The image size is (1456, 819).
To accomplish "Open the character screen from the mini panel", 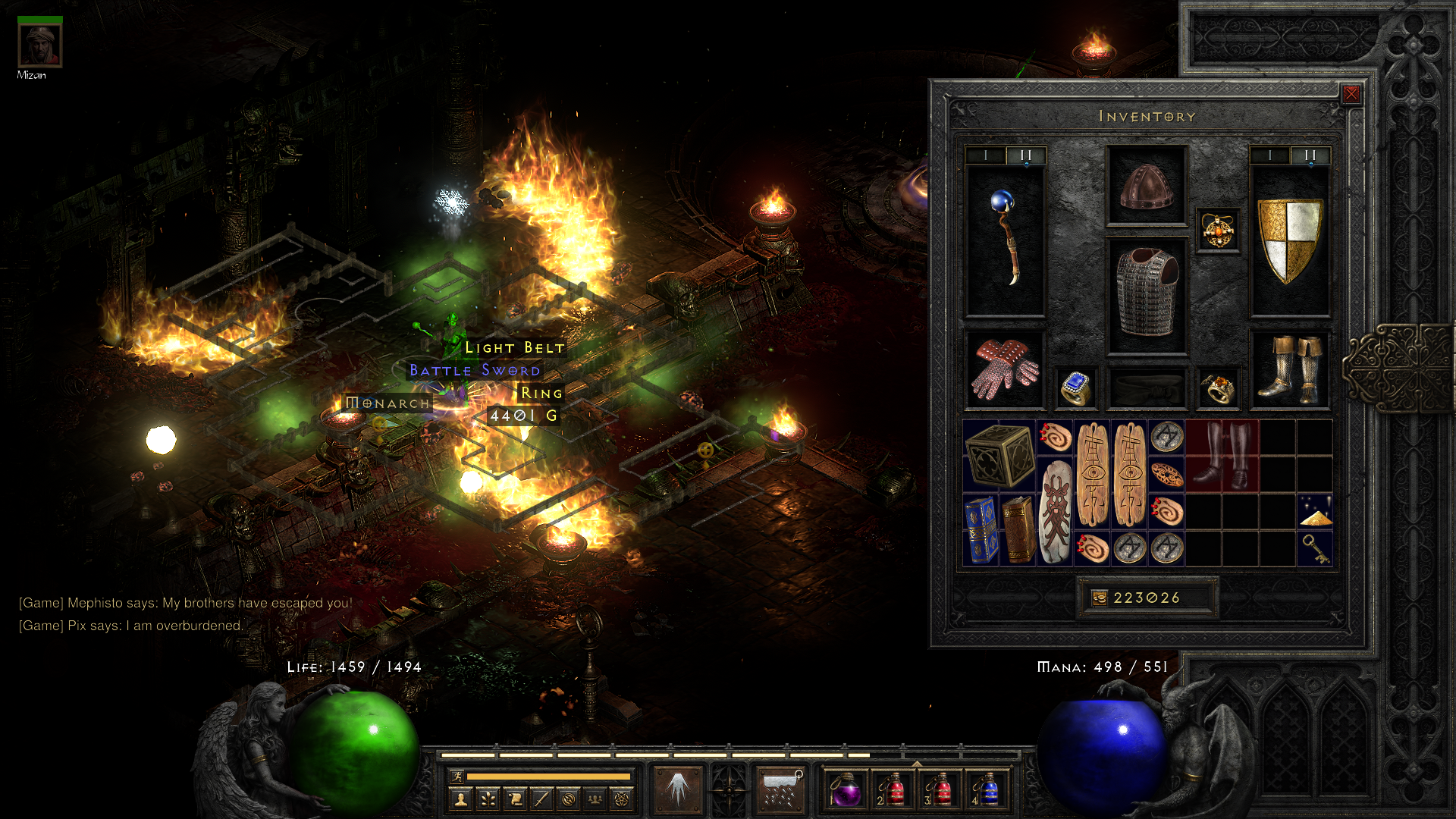I will (460, 799).
